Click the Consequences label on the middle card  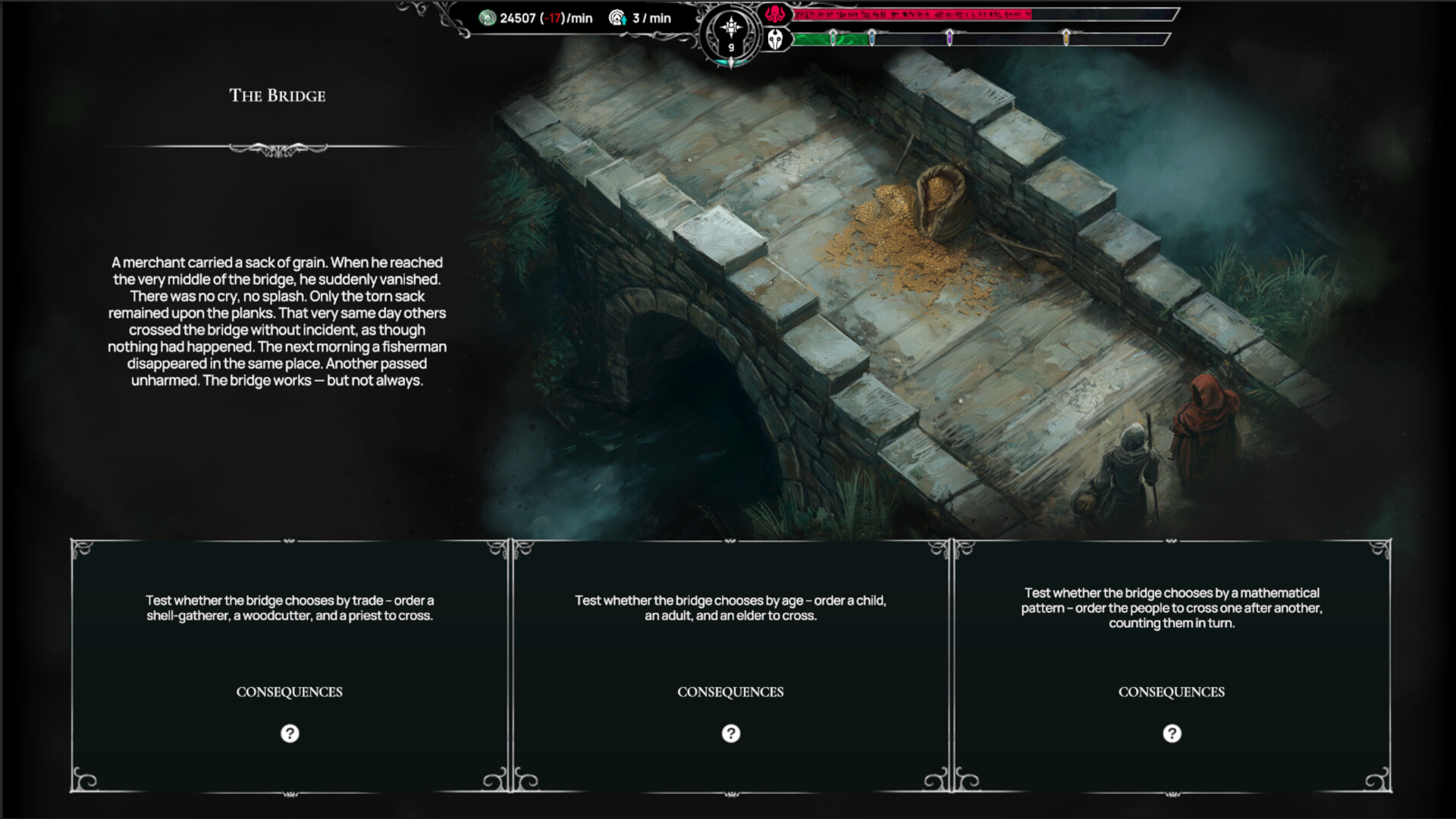730,692
